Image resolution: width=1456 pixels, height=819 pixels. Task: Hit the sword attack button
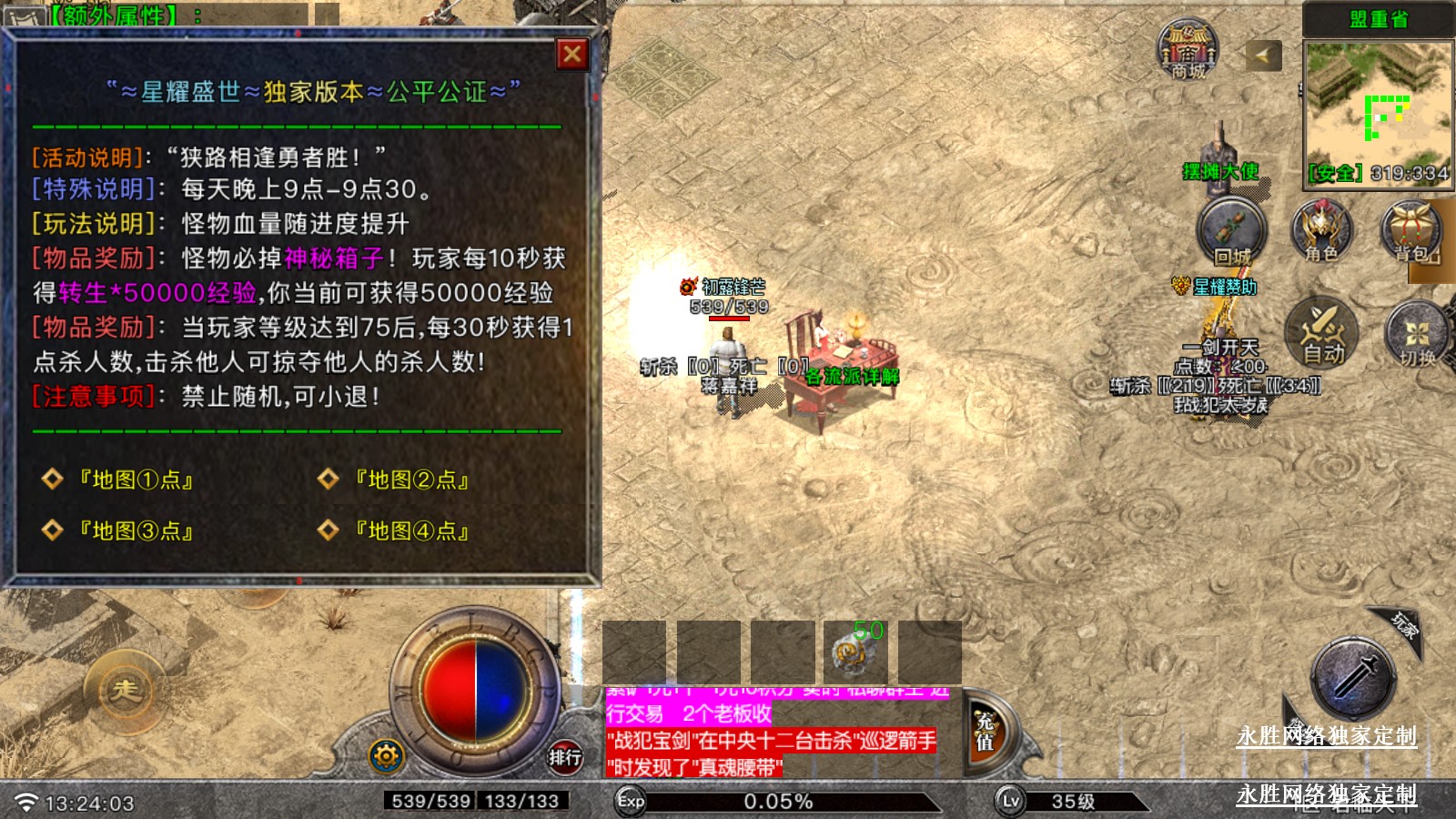(1353, 679)
